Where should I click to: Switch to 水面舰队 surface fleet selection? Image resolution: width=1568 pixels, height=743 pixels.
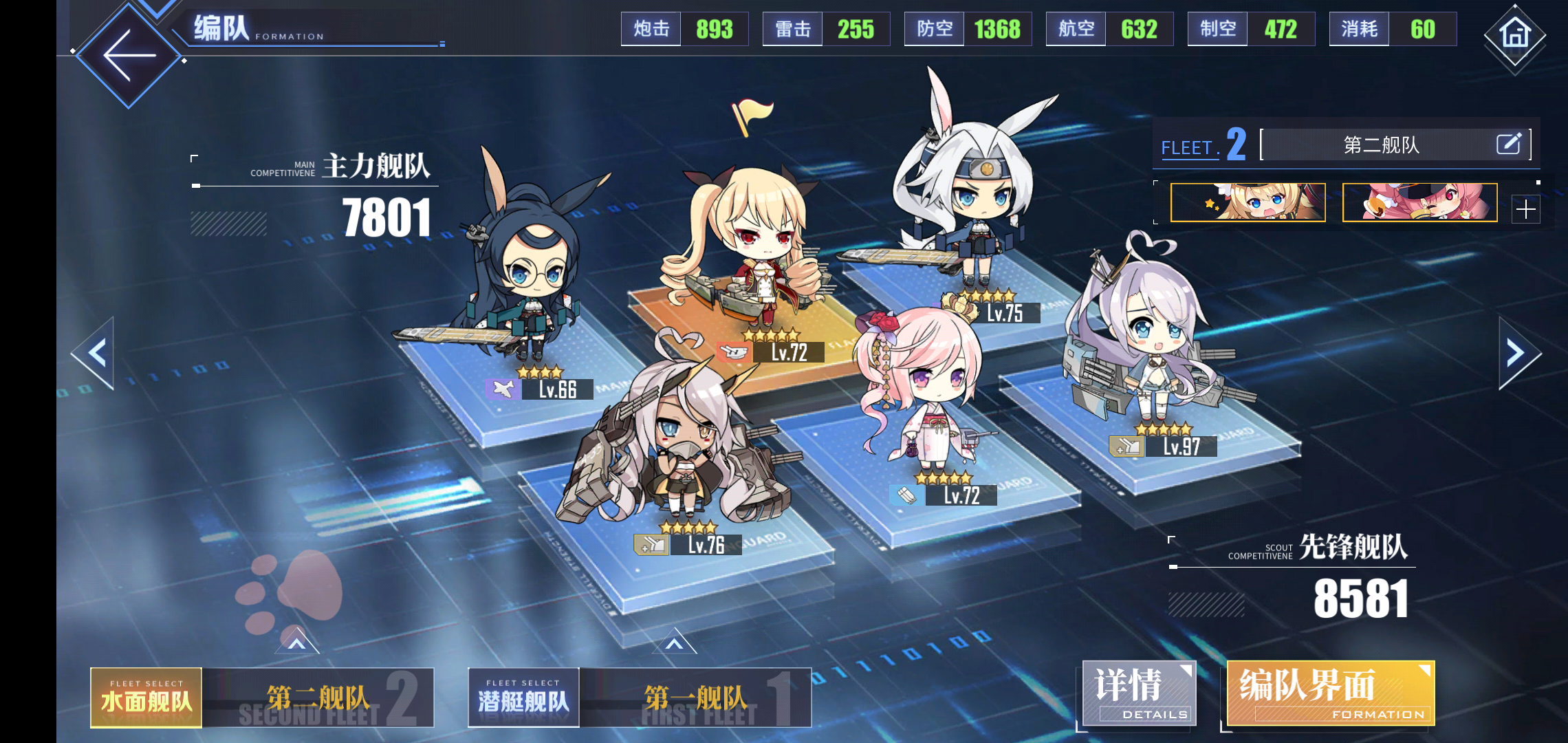coord(146,698)
